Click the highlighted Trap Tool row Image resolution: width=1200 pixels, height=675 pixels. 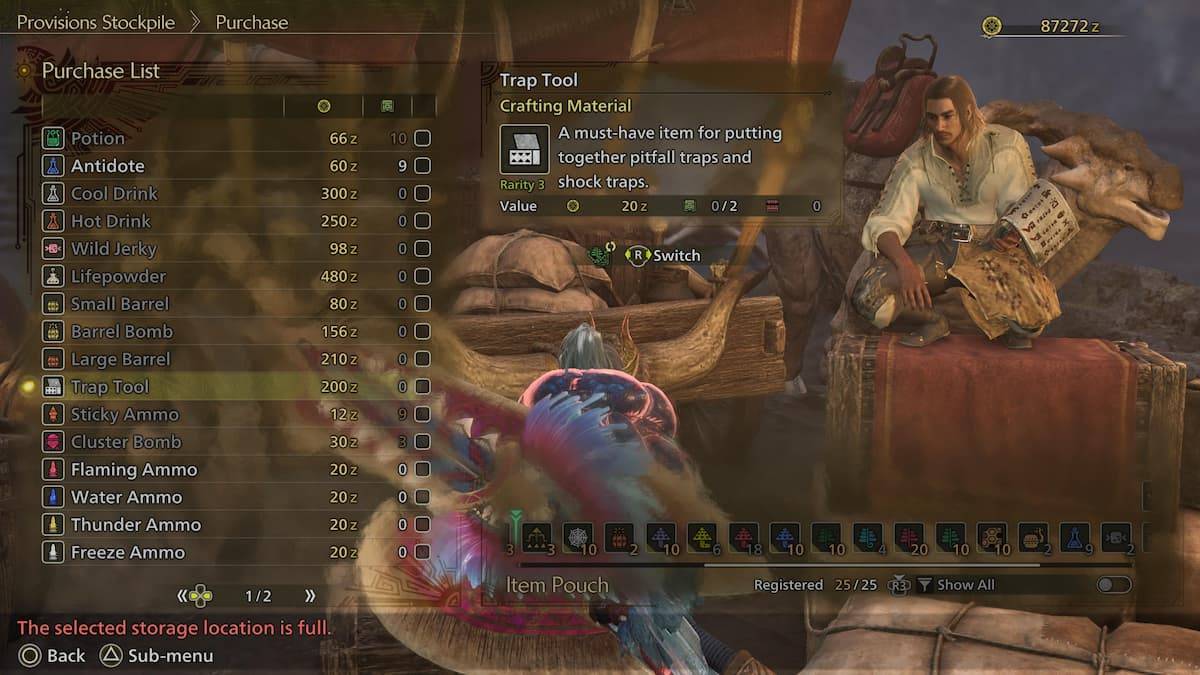pos(110,387)
